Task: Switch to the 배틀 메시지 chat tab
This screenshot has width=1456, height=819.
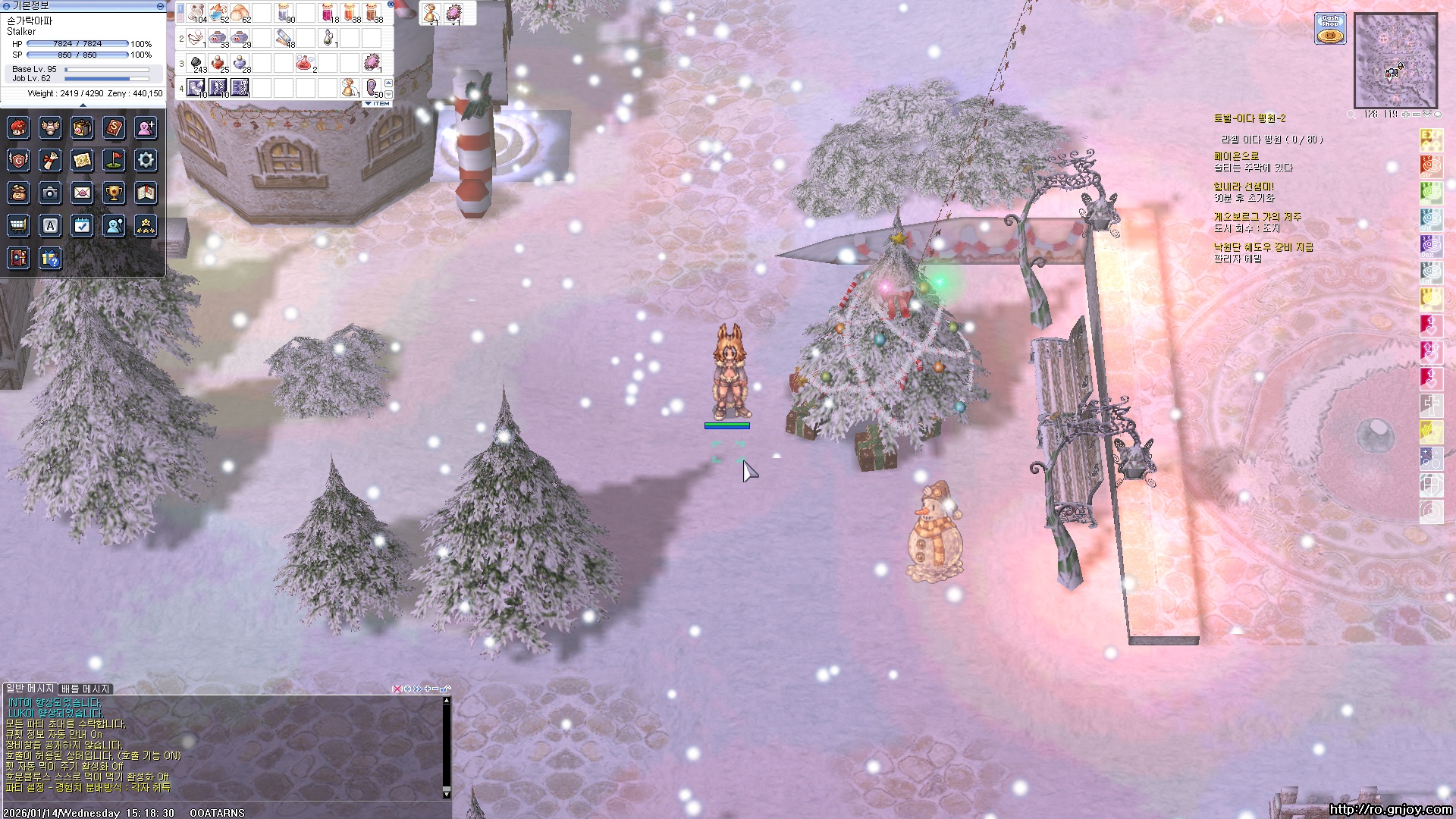Action: pyautogui.click(x=86, y=689)
